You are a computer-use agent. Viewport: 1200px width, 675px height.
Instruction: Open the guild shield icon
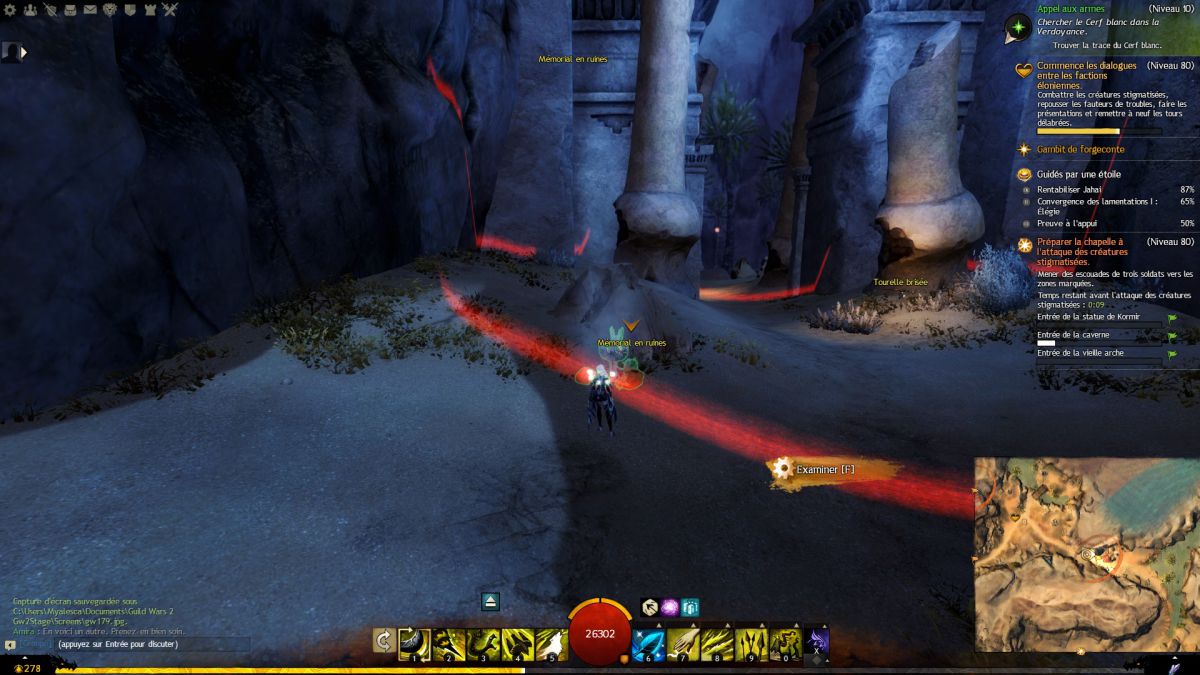tap(130, 10)
